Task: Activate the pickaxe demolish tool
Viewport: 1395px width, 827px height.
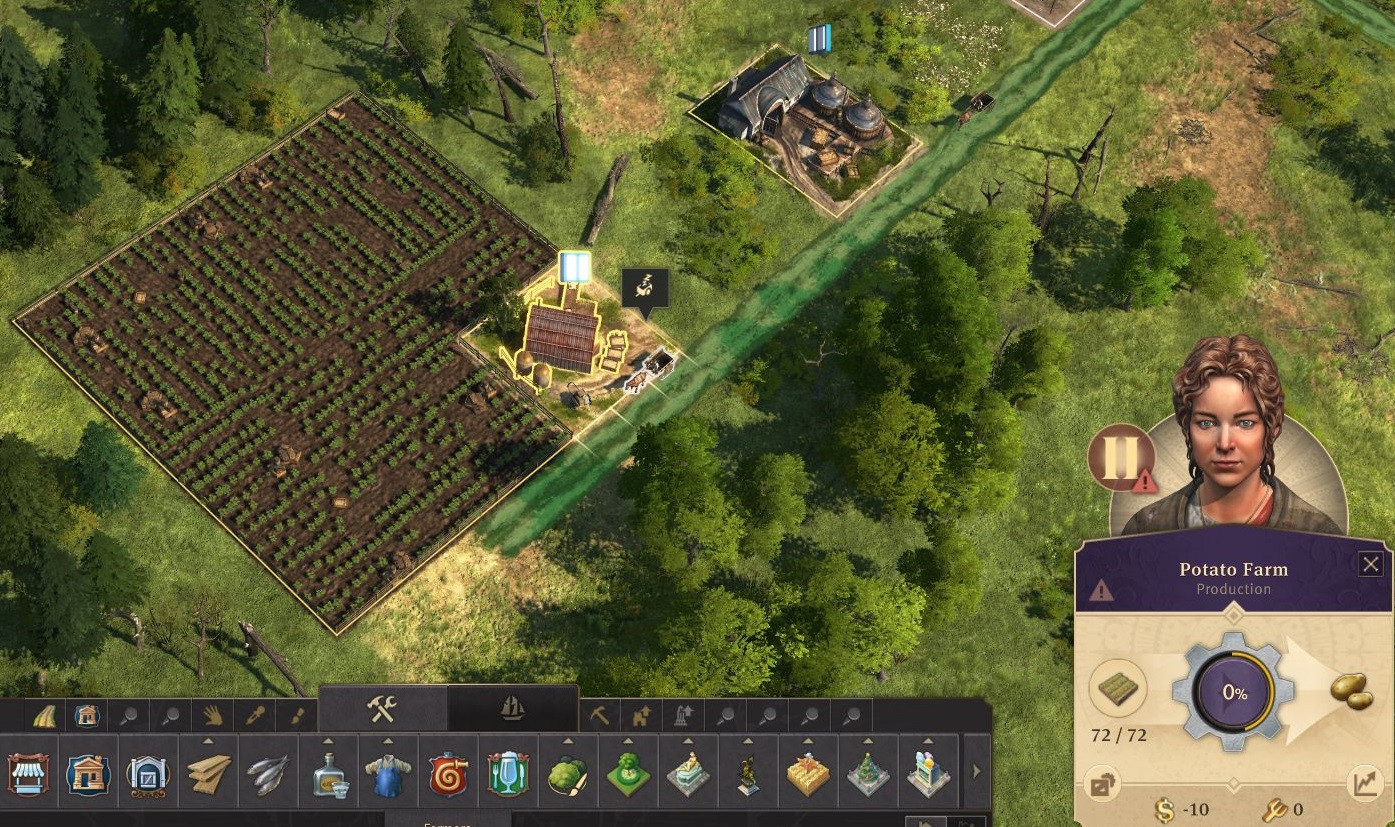Action: coord(599,716)
